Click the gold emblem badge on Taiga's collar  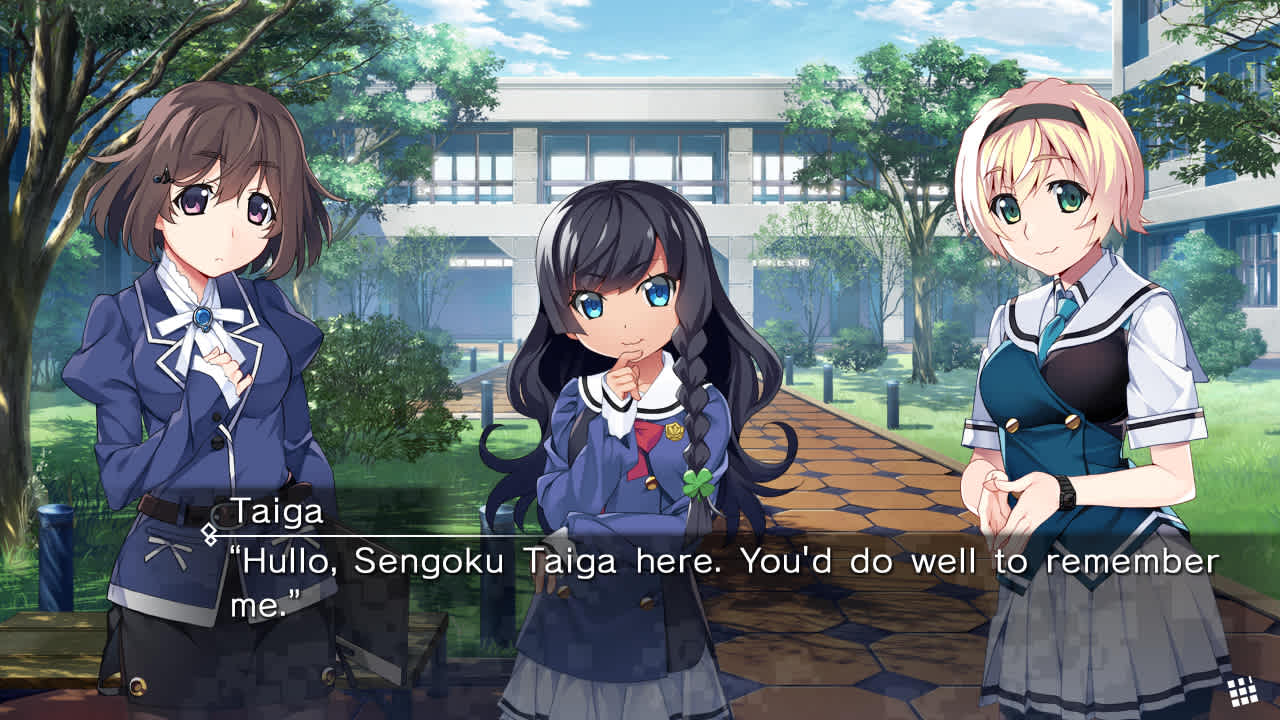[x=674, y=434]
